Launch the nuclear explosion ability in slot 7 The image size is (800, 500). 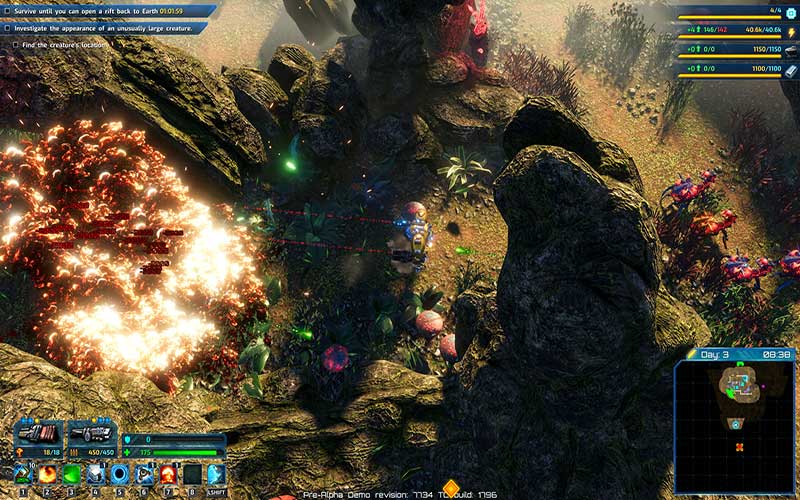click(168, 474)
